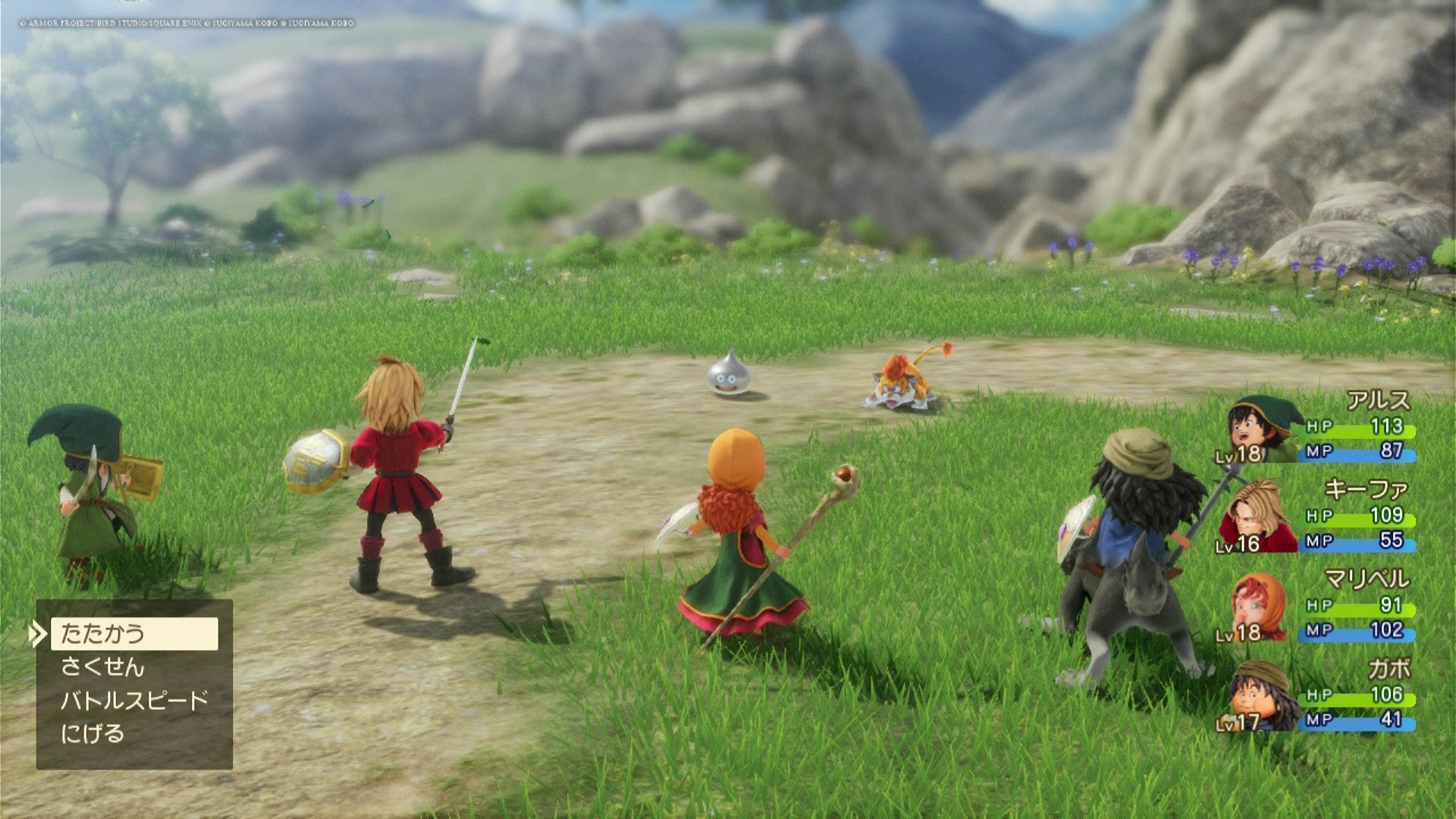Viewport: 1456px width, 819px height.
Task: Pick ガボ's portrait in party list
Action: point(1259,696)
